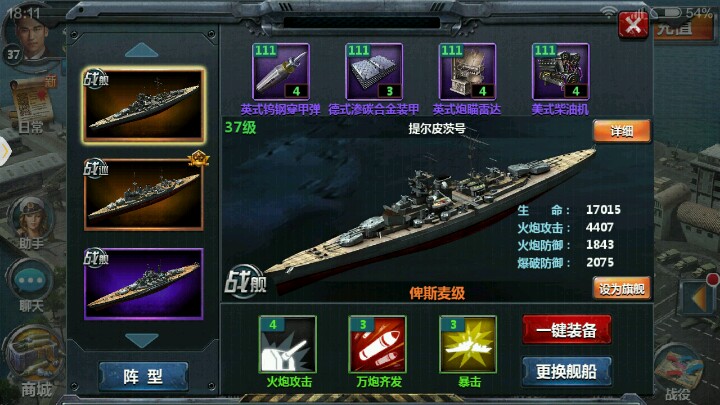This screenshot has width=720, height=405.
Task: Select the first battleship in the list
Action: 143,107
